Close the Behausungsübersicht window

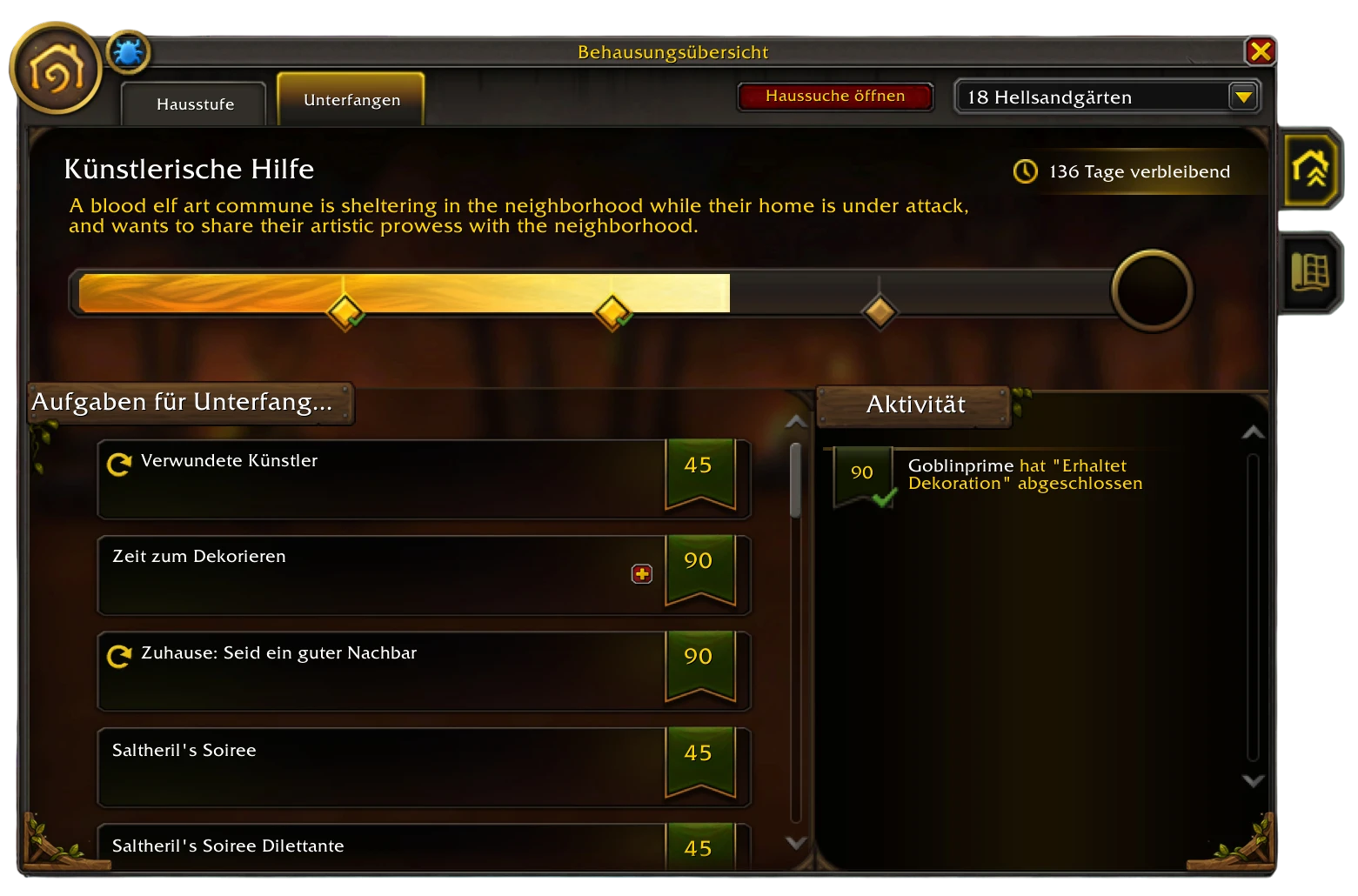click(x=1260, y=51)
